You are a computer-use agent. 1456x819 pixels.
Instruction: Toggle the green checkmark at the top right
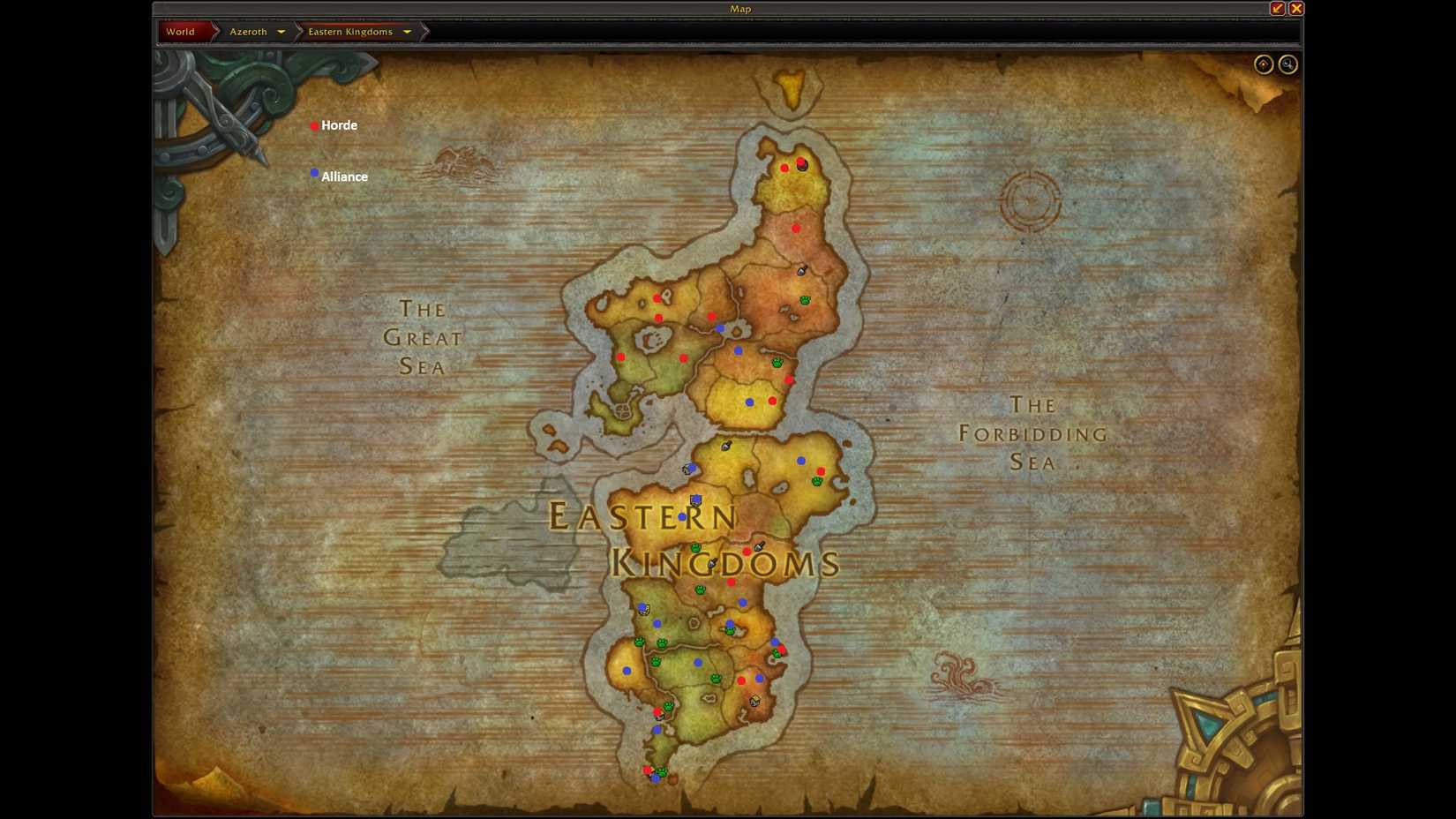(x=1276, y=8)
